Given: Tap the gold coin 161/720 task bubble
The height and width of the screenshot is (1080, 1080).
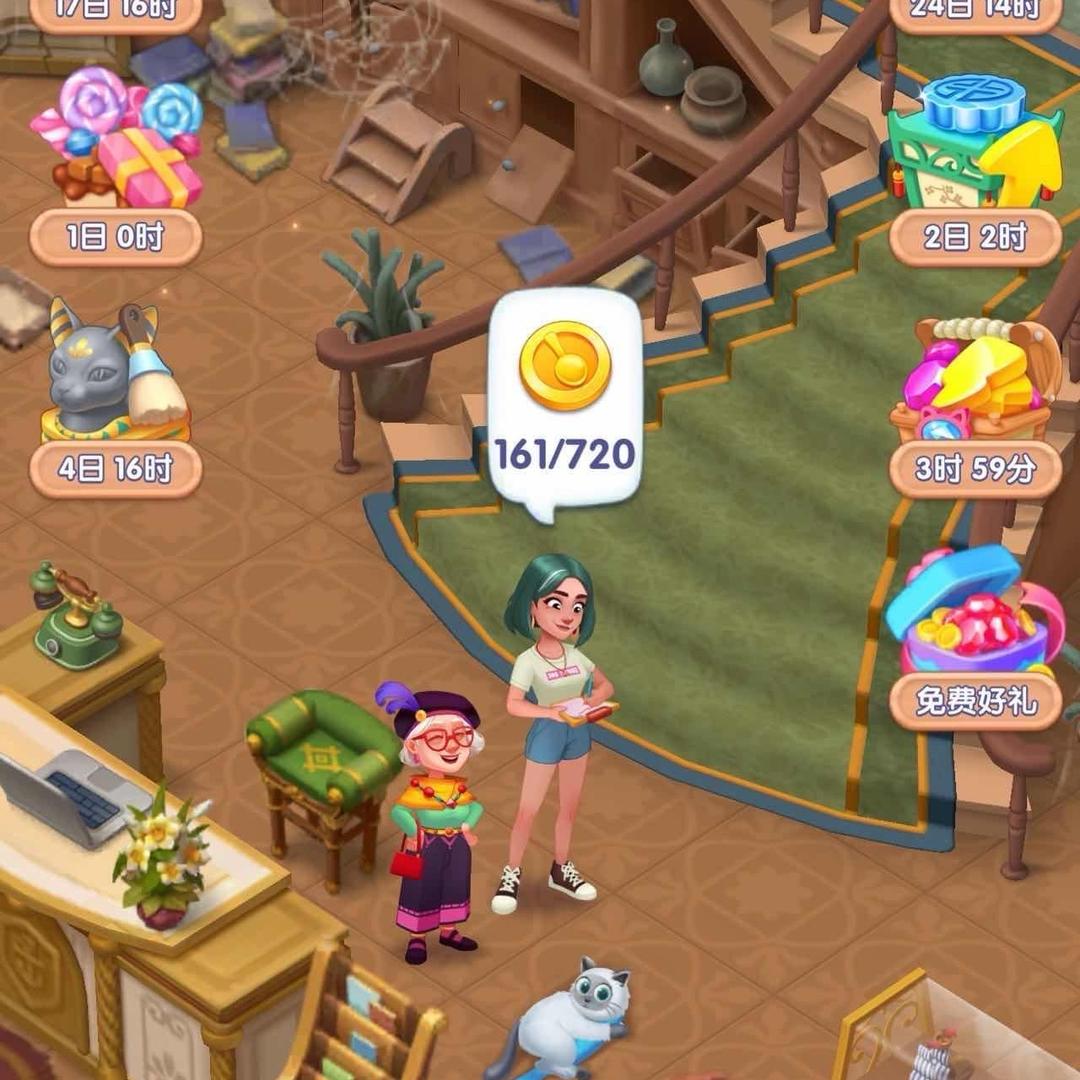Looking at the screenshot, I should tap(565, 400).
